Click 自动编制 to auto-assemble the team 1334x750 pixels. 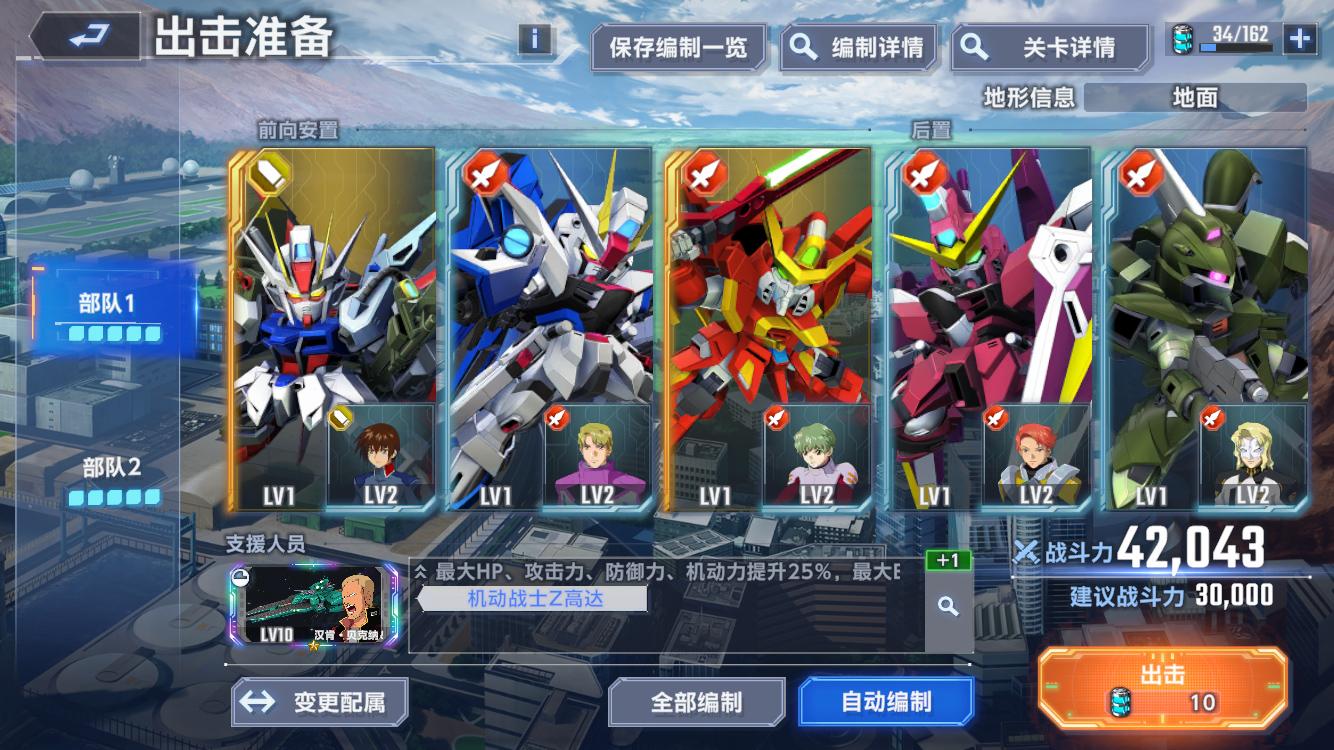(x=886, y=701)
